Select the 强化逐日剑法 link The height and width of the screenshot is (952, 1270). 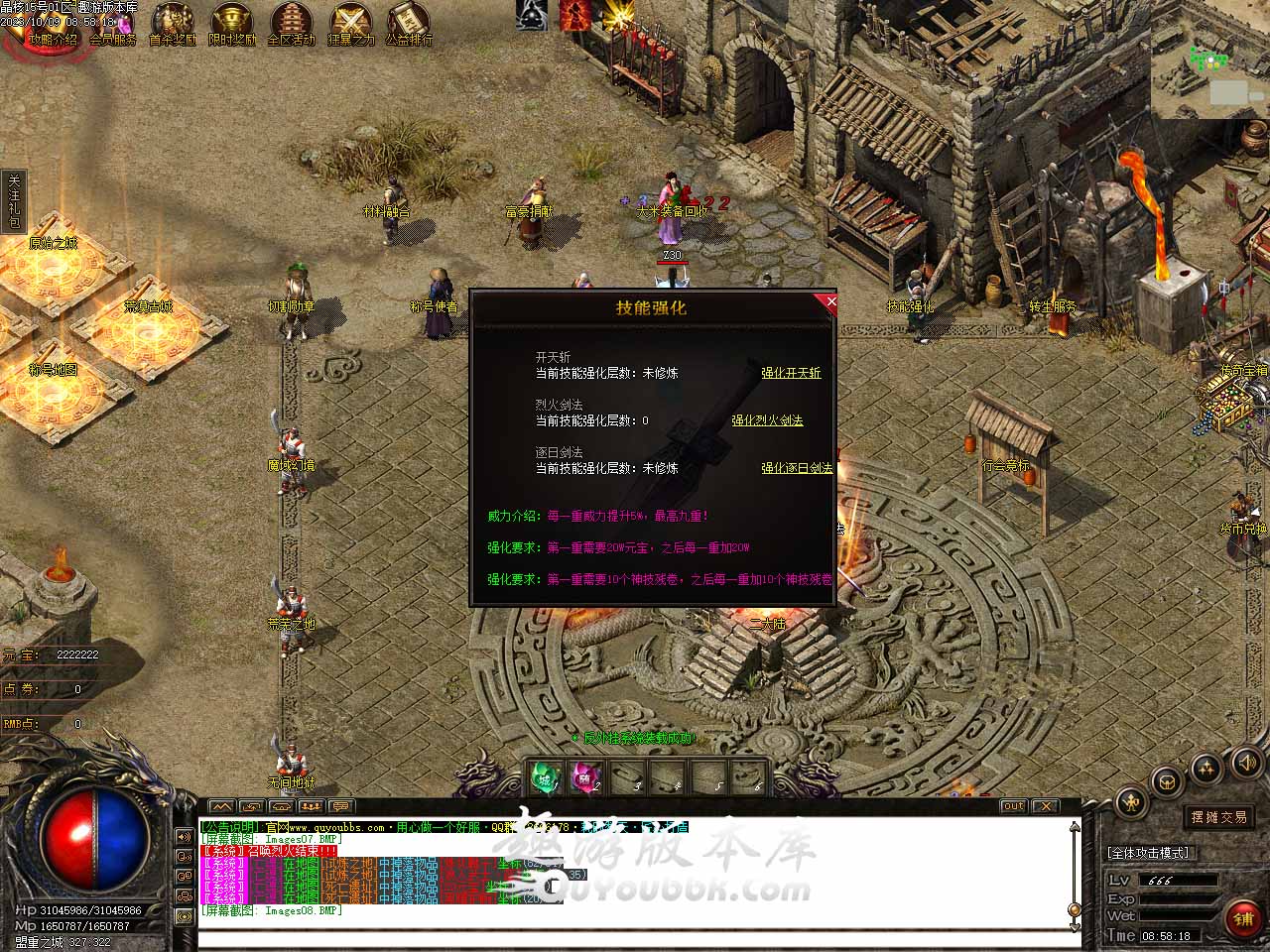coord(797,468)
